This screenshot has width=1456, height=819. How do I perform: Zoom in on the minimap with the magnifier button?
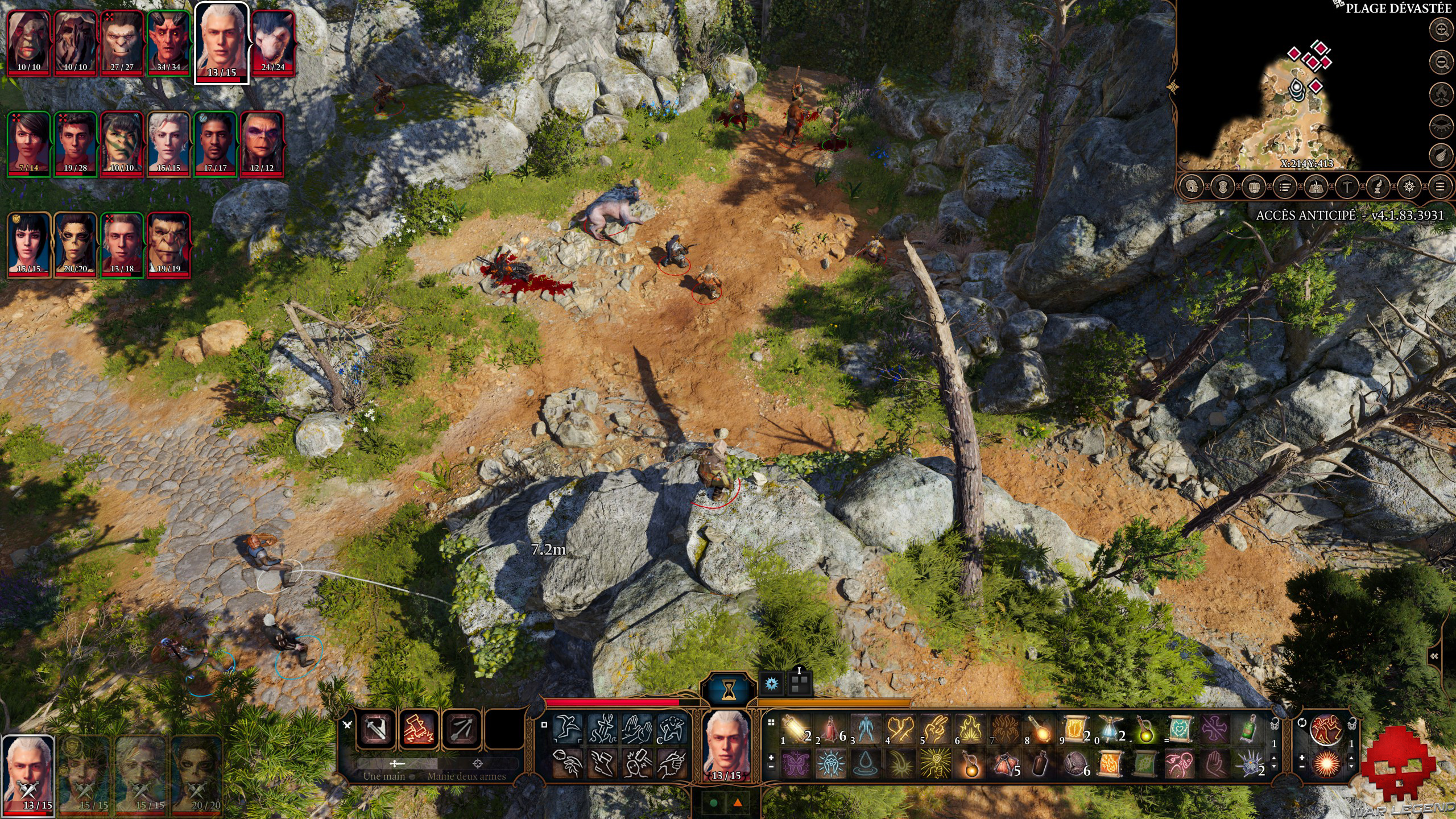click(1441, 29)
